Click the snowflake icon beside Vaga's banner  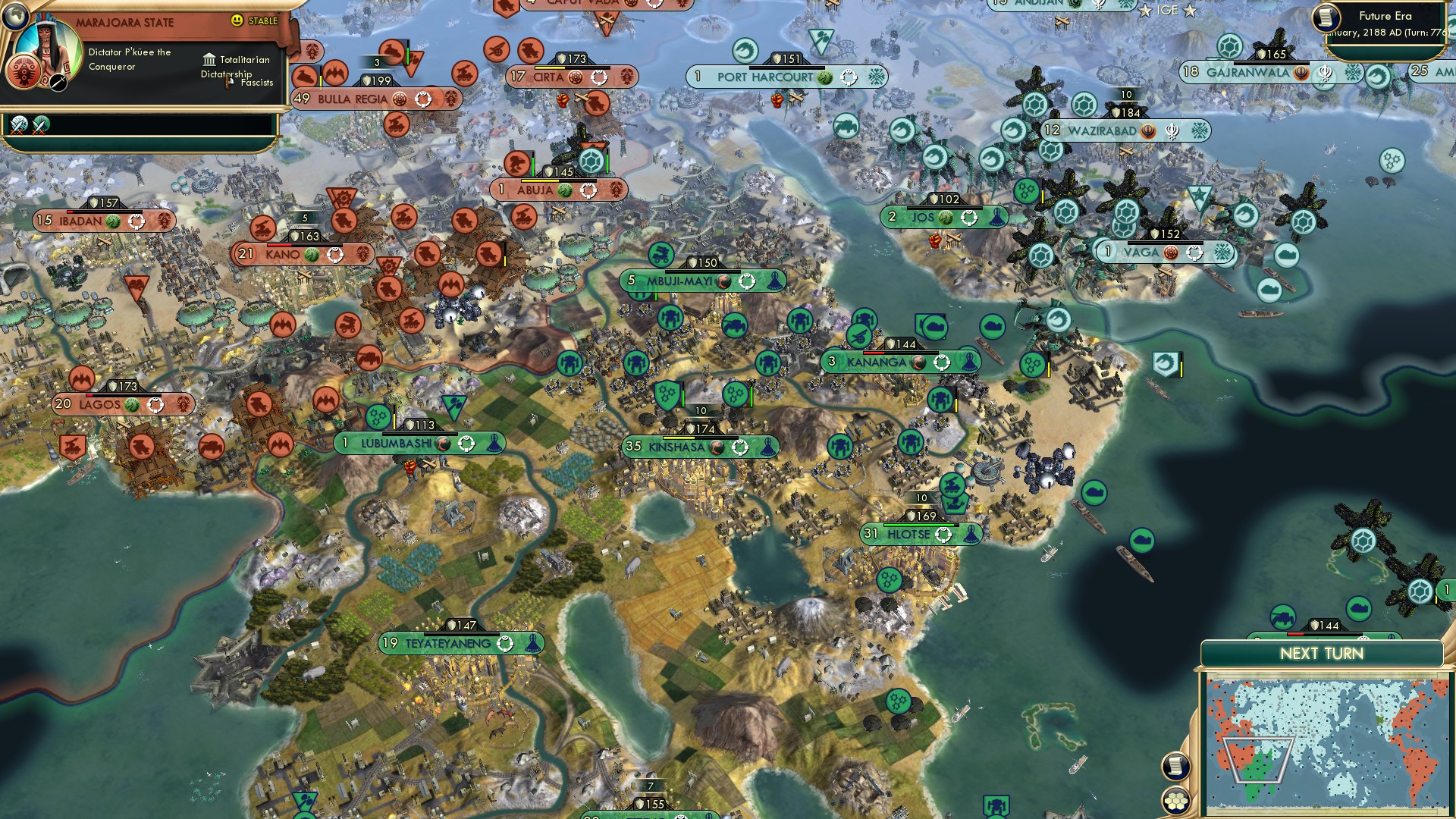tap(1221, 252)
